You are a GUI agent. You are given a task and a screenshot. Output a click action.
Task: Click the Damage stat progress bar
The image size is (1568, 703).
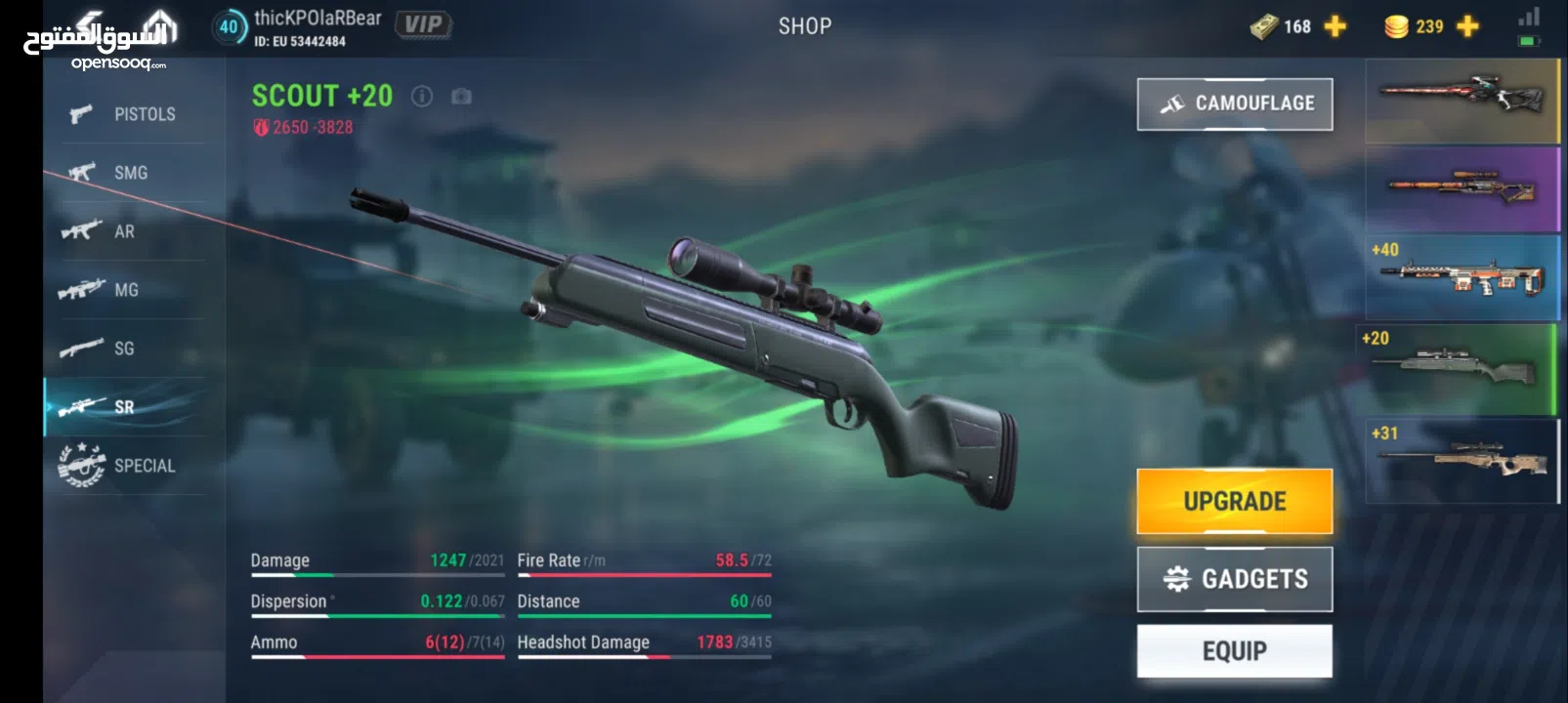click(x=377, y=574)
